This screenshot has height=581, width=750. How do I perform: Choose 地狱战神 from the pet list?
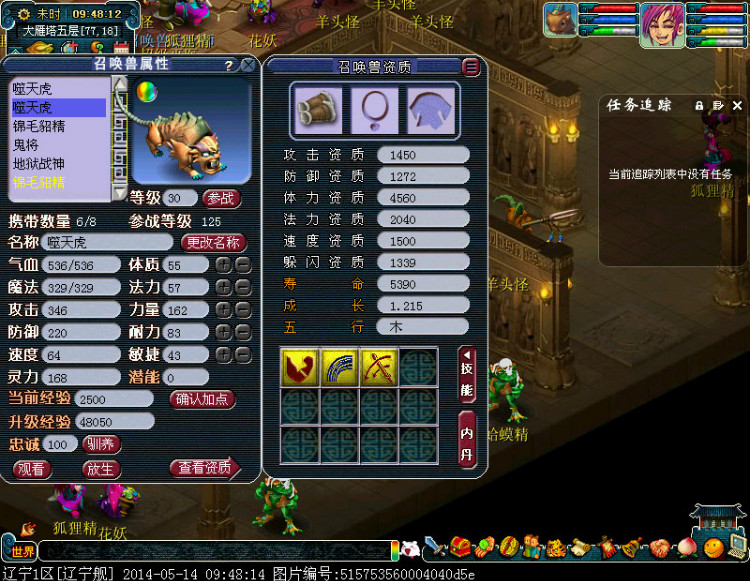click(38, 164)
